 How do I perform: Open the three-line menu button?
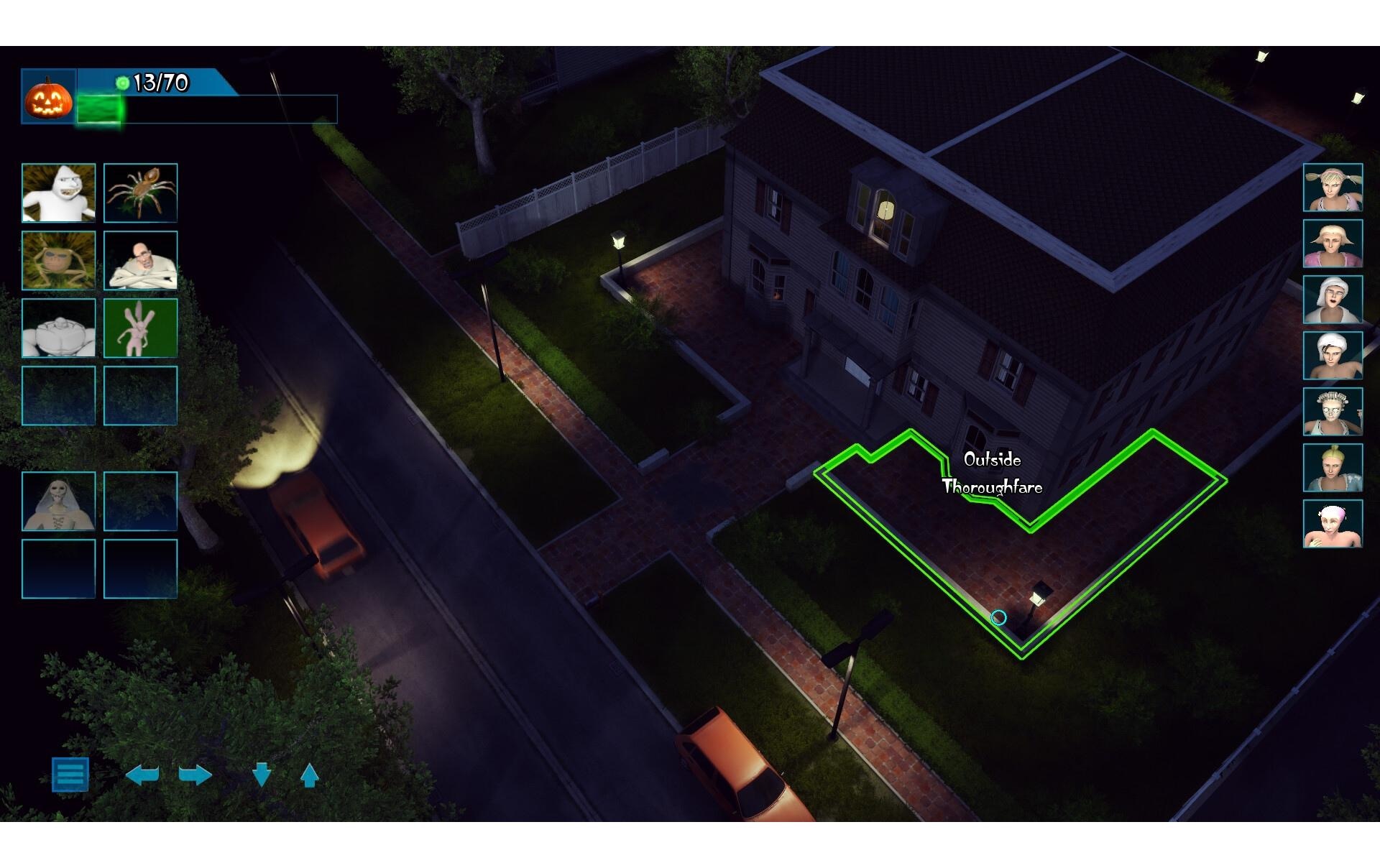70,774
